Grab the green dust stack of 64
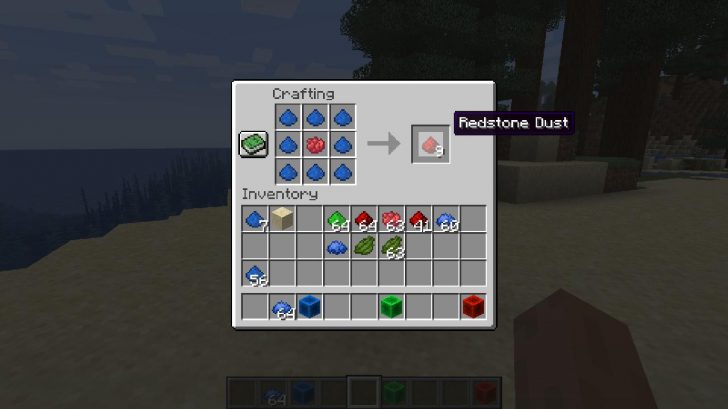Viewport: 728px width, 409px height. (x=337, y=219)
